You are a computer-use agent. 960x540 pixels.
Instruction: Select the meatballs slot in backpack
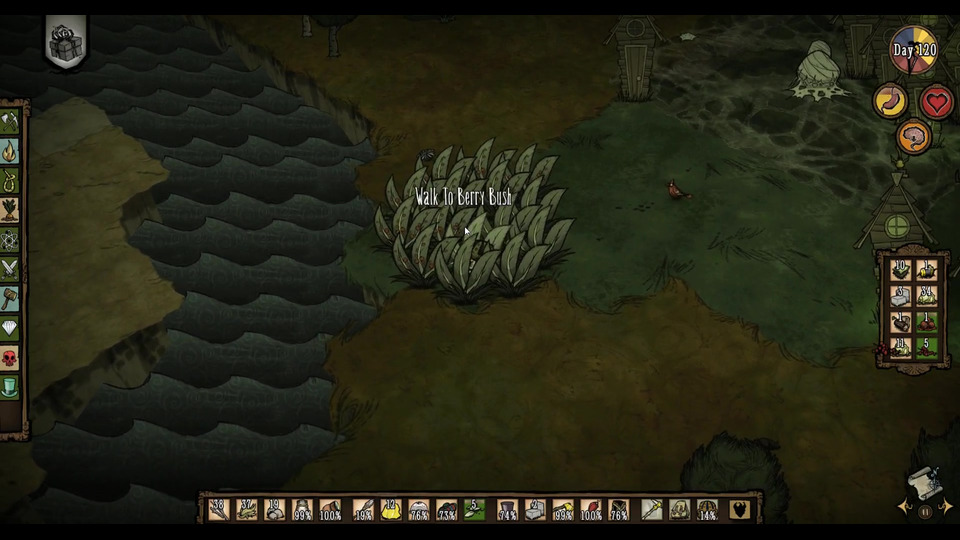click(x=926, y=323)
